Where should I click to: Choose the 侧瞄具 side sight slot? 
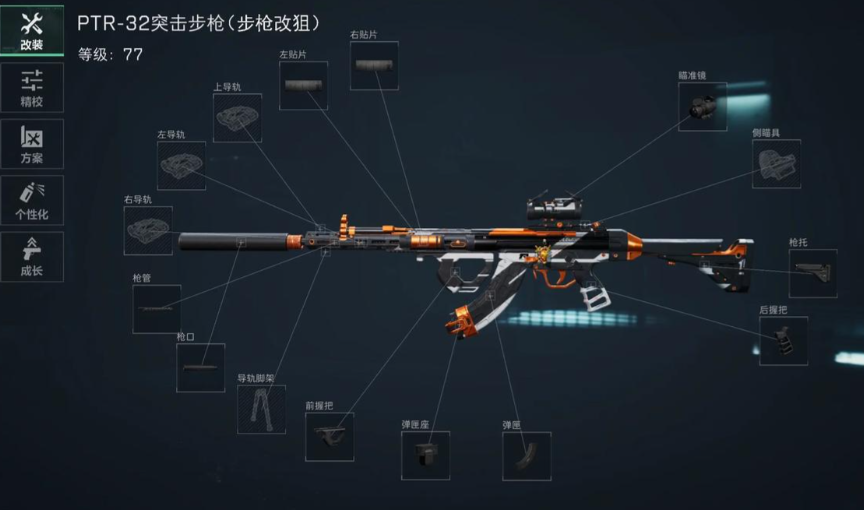point(776,164)
